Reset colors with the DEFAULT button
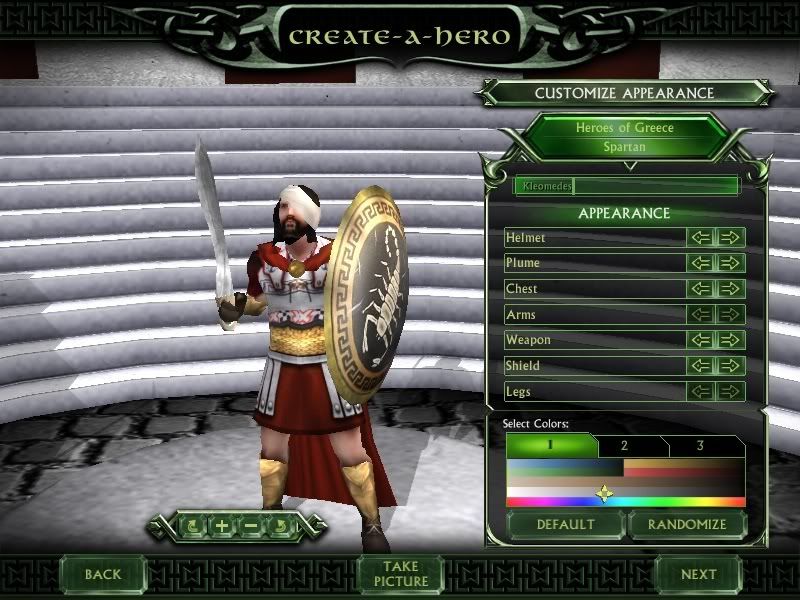800x600 pixels. coord(565,524)
